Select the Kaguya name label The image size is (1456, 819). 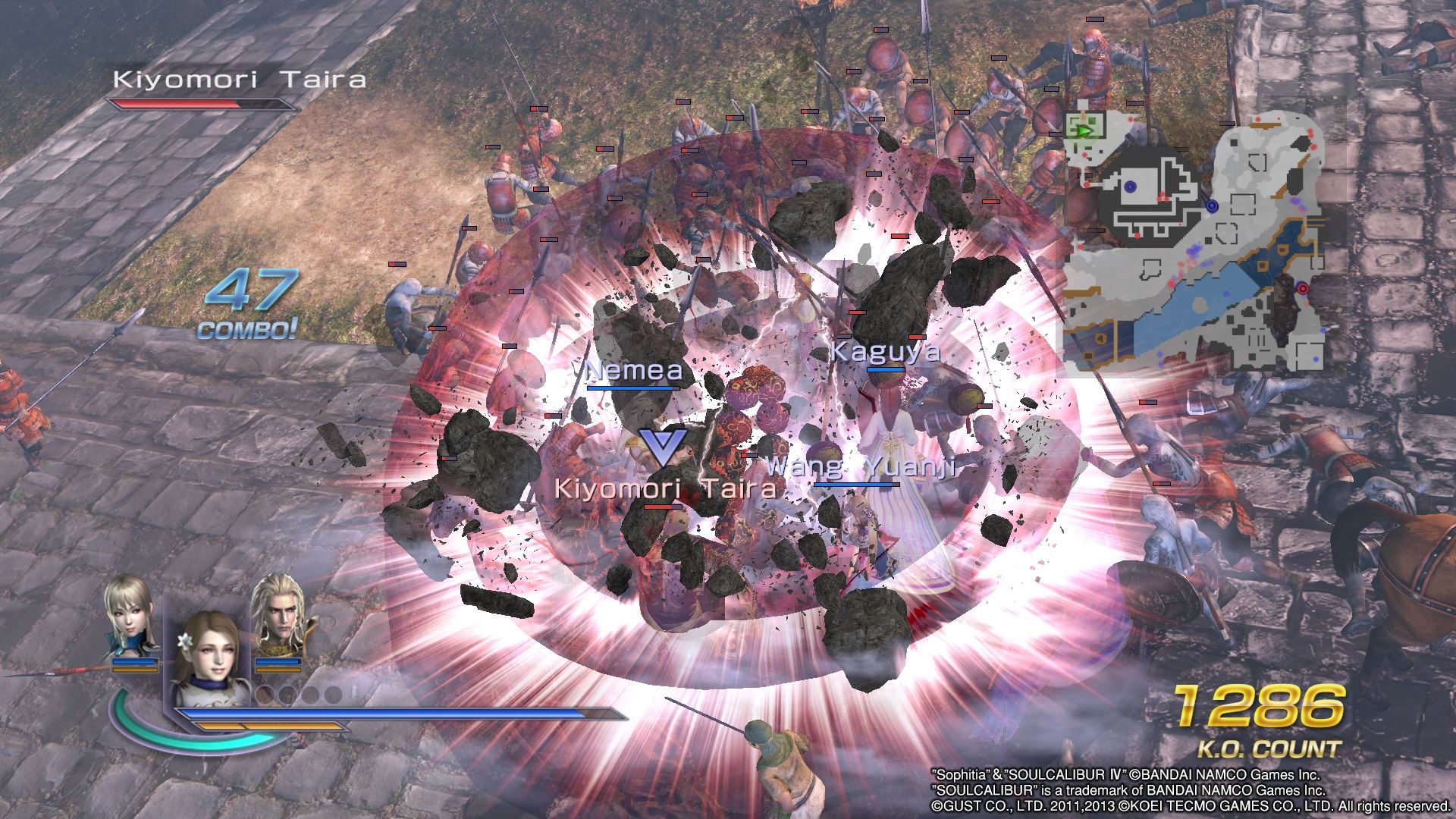886,350
